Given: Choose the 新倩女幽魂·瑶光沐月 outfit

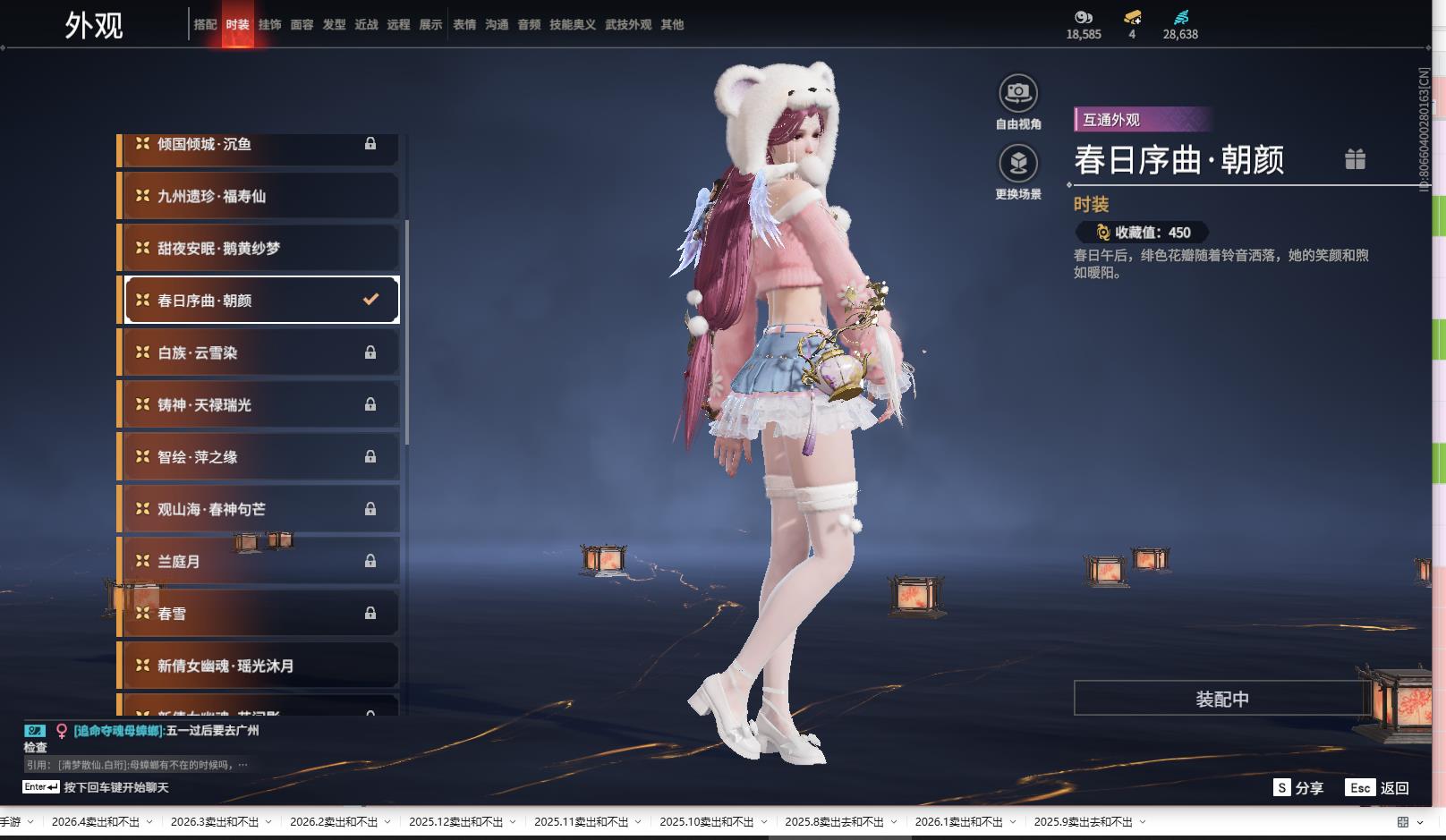Looking at the screenshot, I should (259, 666).
